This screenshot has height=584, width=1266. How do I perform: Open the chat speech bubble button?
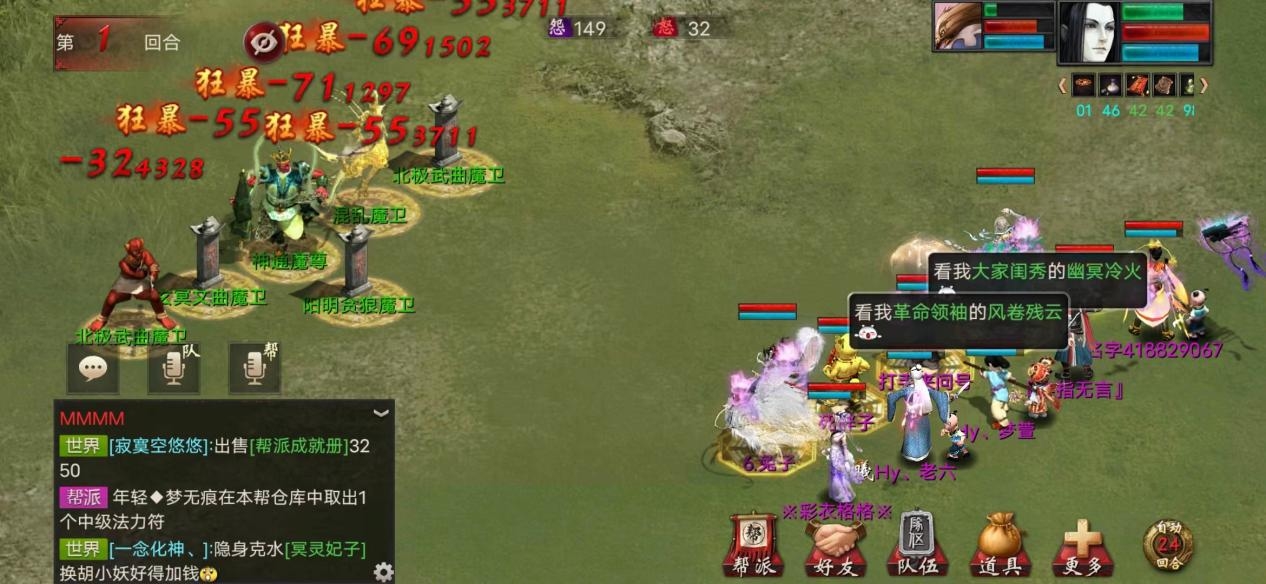coord(93,369)
